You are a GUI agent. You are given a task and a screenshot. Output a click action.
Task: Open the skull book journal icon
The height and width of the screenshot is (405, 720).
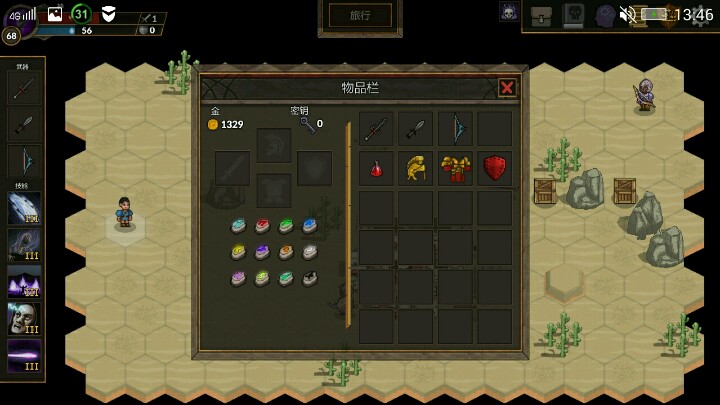pyautogui.click(x=573, y=14)
